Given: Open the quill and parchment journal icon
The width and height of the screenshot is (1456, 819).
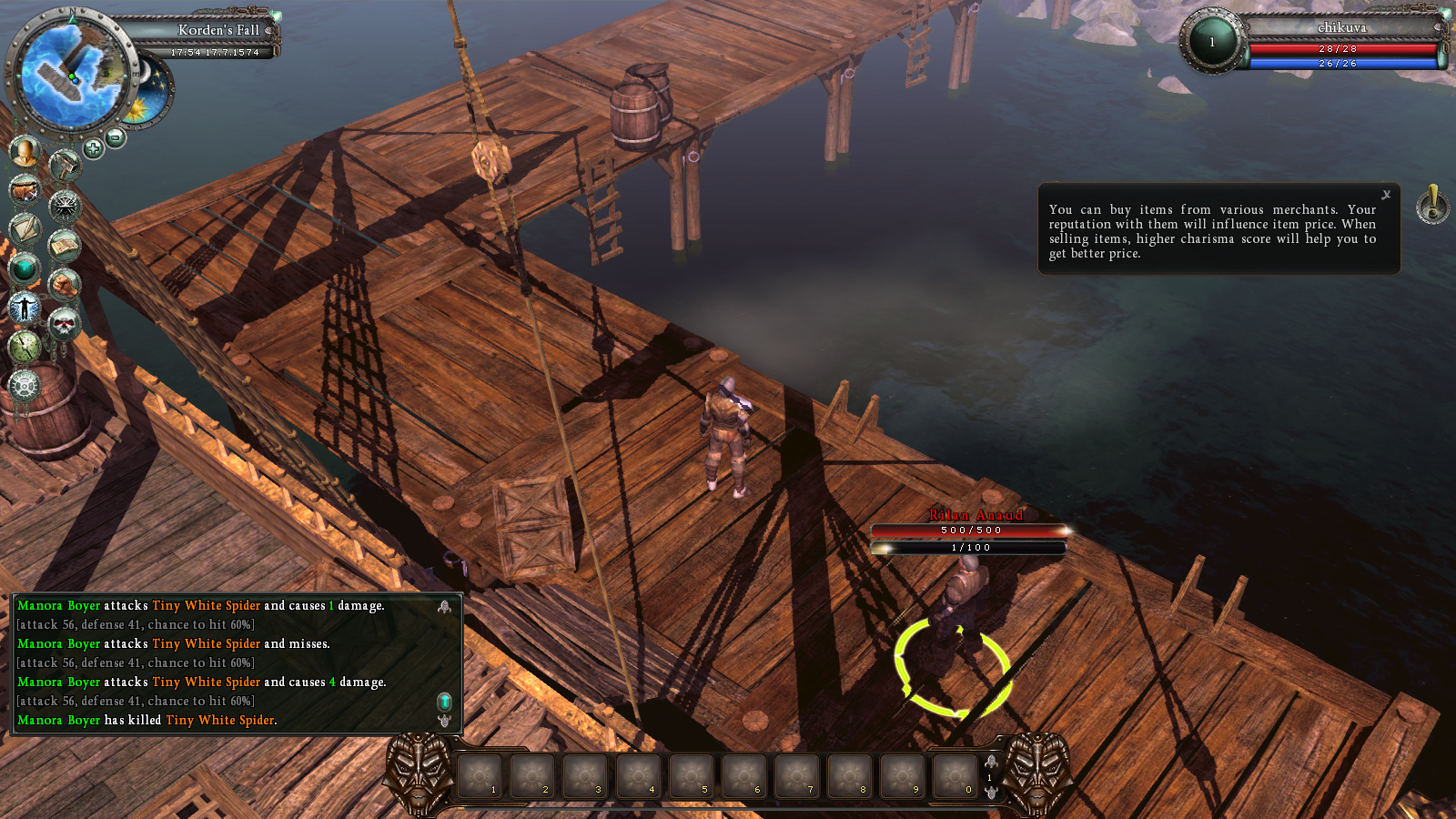Looking at the screenshot, I should coord(25,228).
